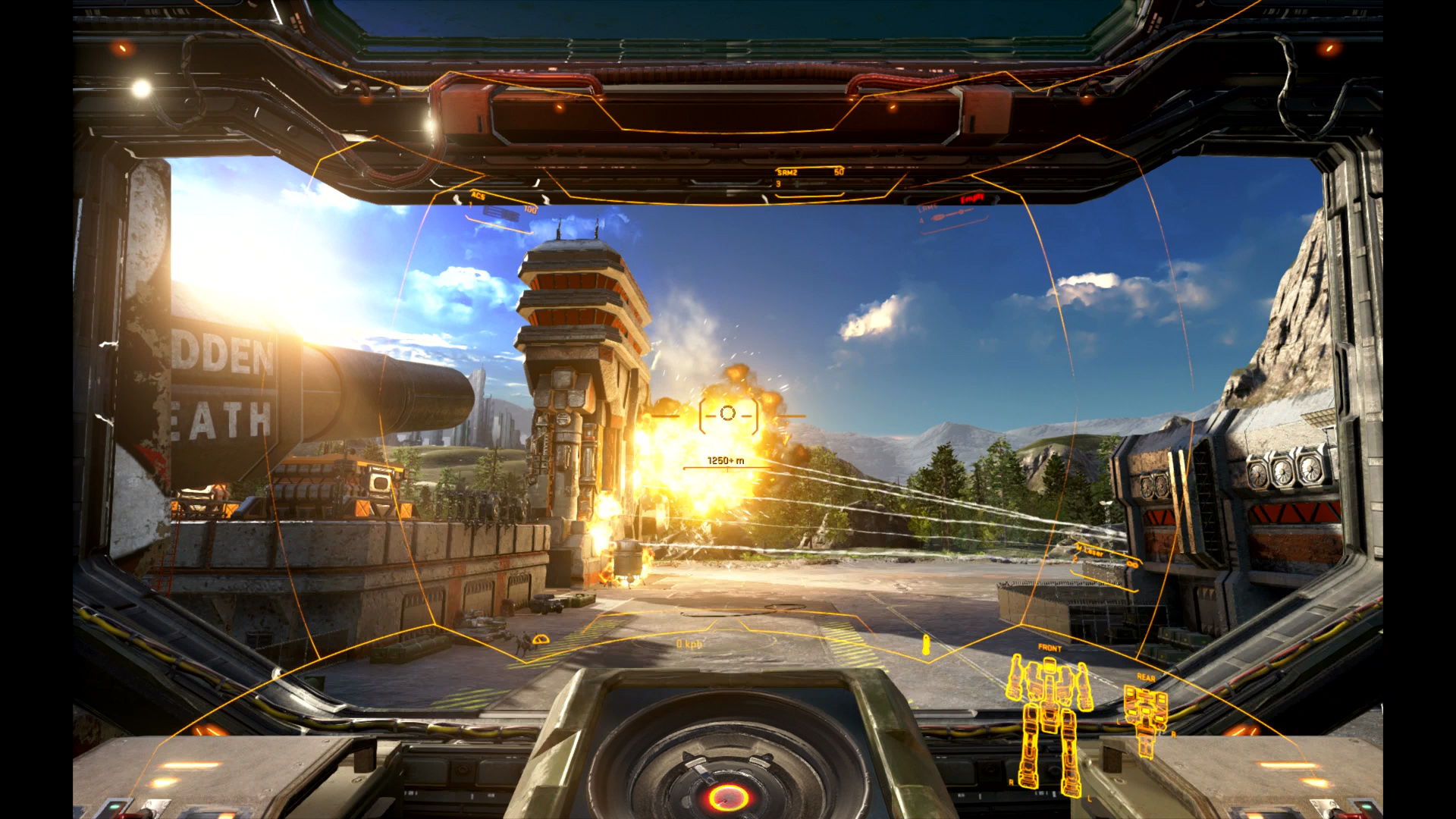Click the ammo count 4 under LRM5
The height and width of the screenshot is (819, 1456).
[922, 219]
